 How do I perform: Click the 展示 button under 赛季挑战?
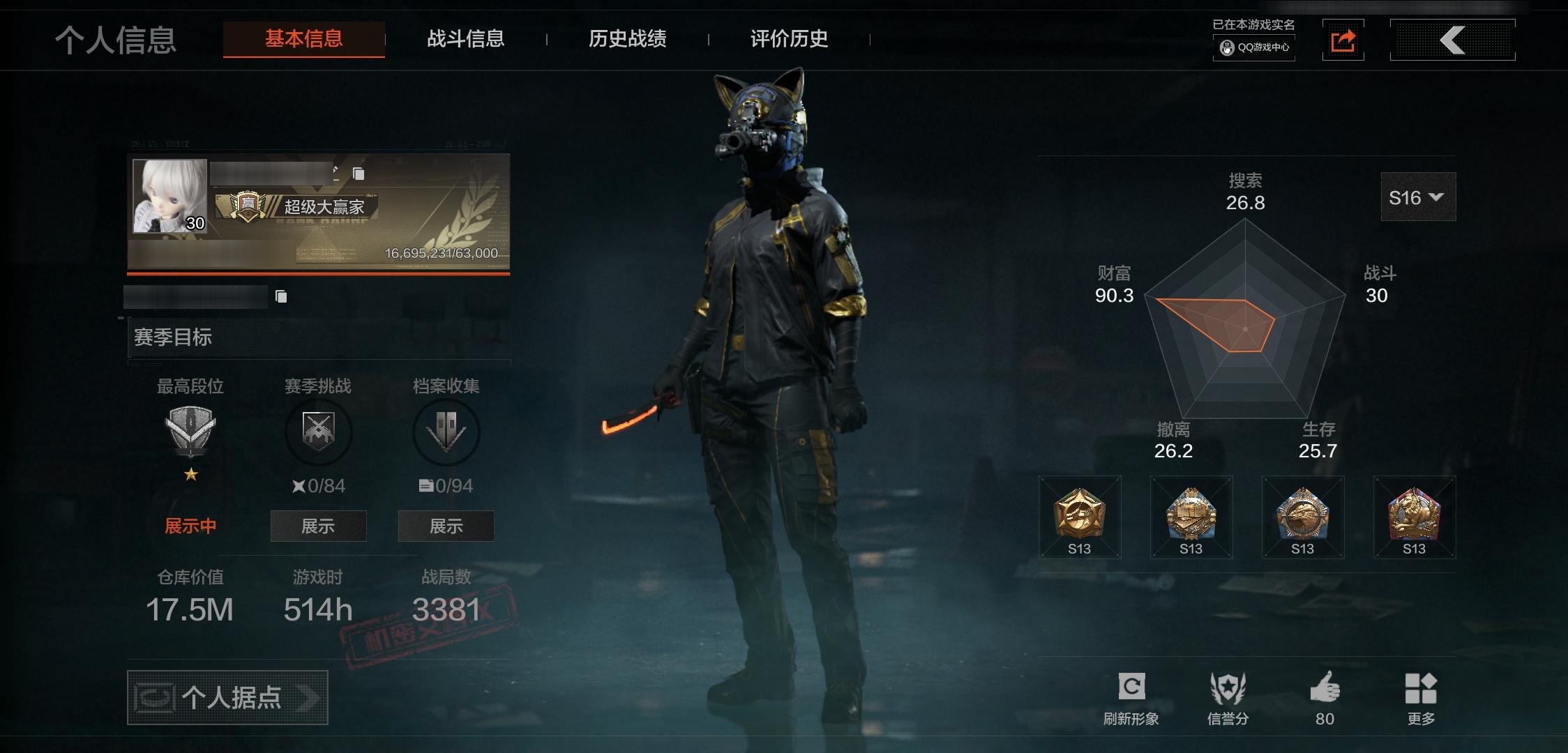318,526
